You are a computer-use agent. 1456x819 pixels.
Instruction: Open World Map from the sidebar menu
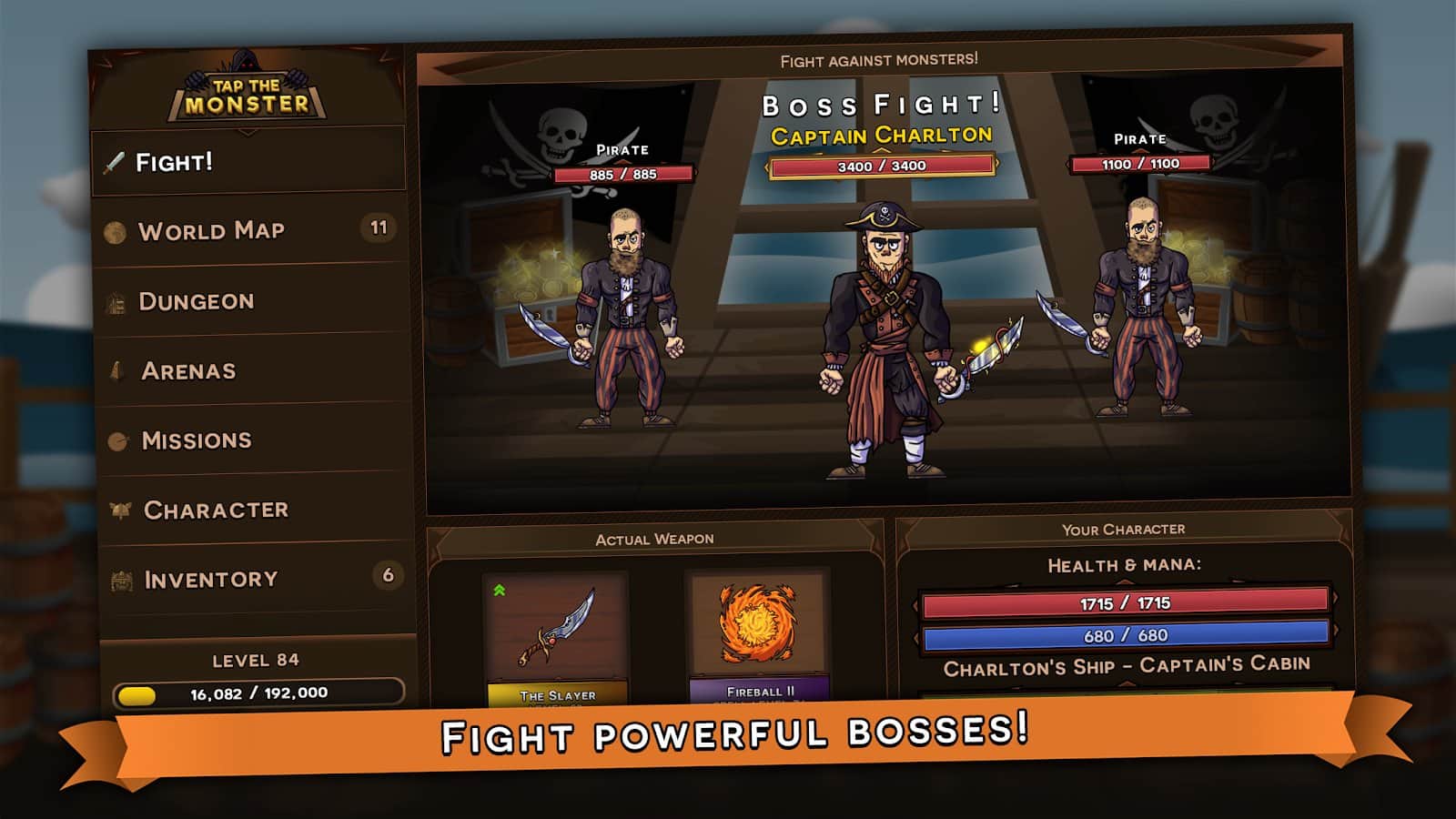(x=210, y=229)
